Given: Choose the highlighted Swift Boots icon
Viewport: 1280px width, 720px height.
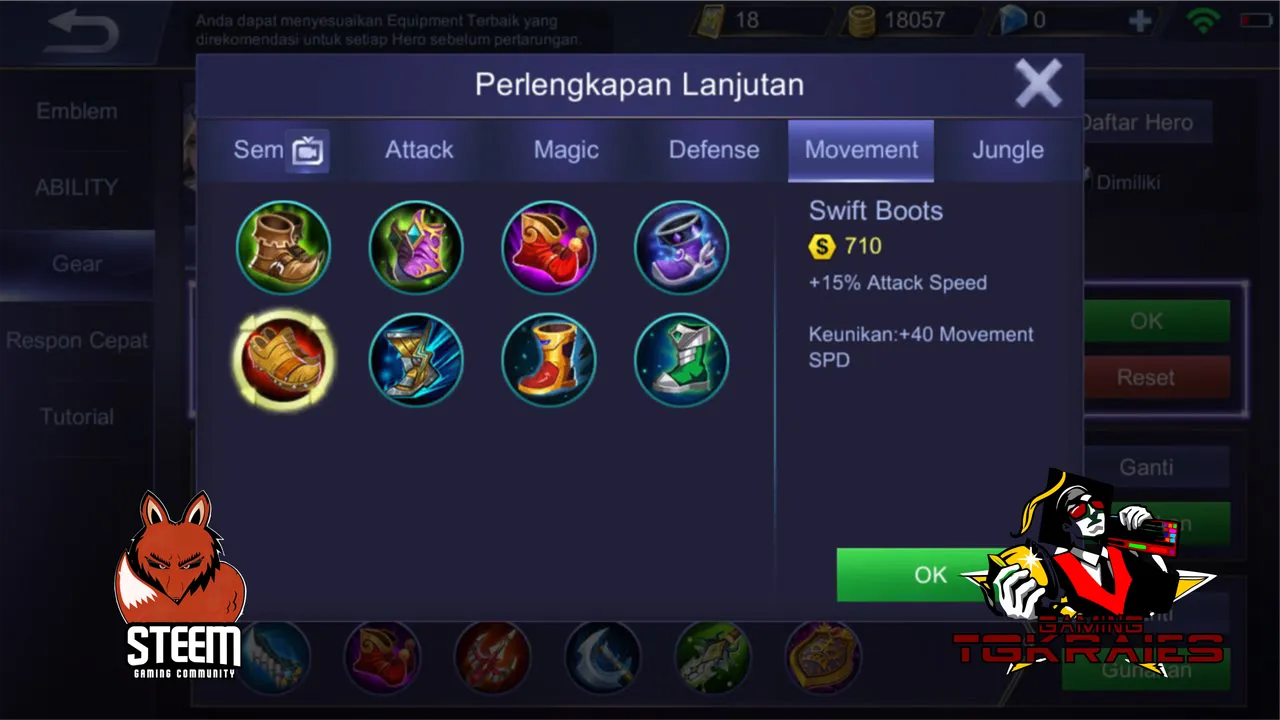Looking at the screenshot, I should [x=283, y=360].
